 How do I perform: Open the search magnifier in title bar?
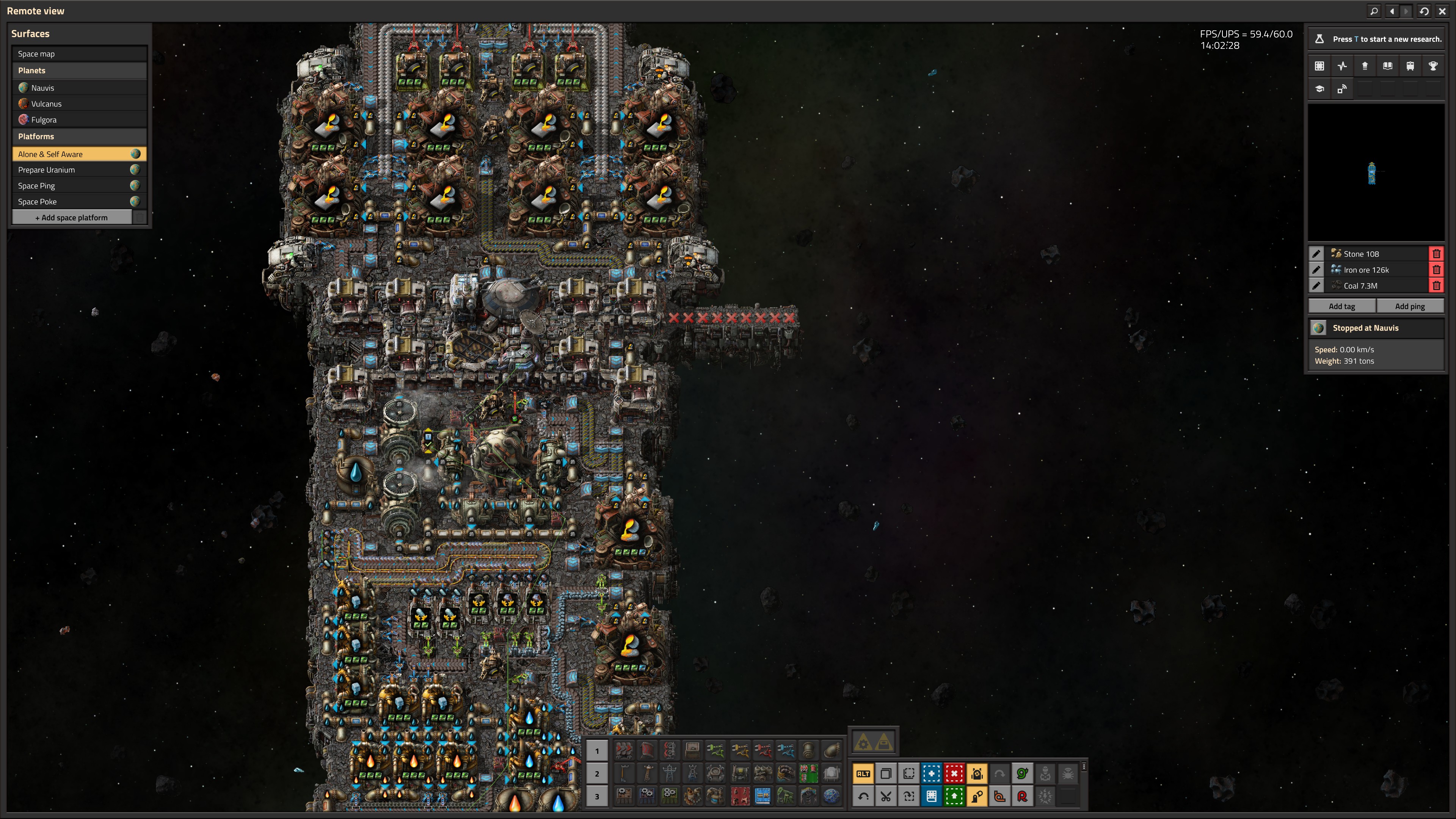coord(1374,11)
